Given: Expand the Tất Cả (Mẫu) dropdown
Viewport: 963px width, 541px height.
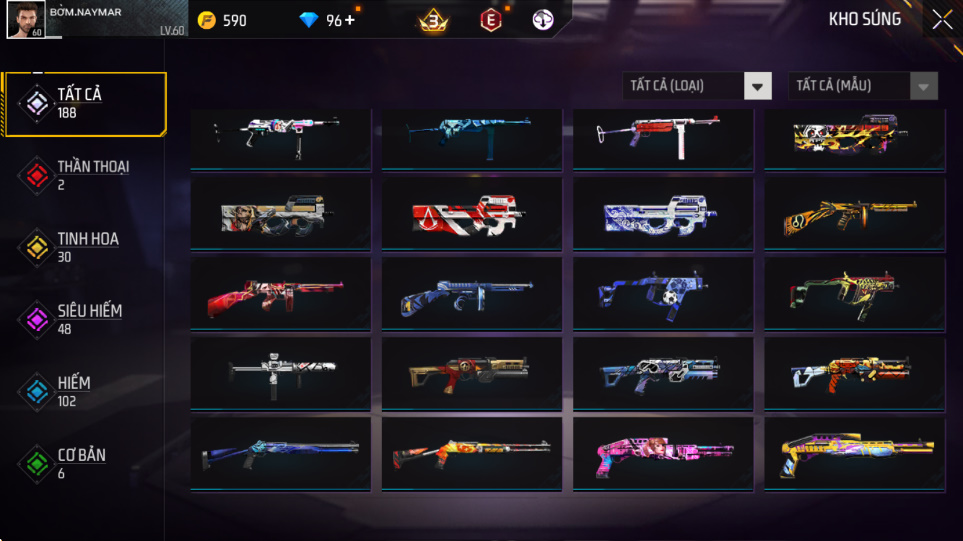Looking at the screenshot, I should pos(863,86).
